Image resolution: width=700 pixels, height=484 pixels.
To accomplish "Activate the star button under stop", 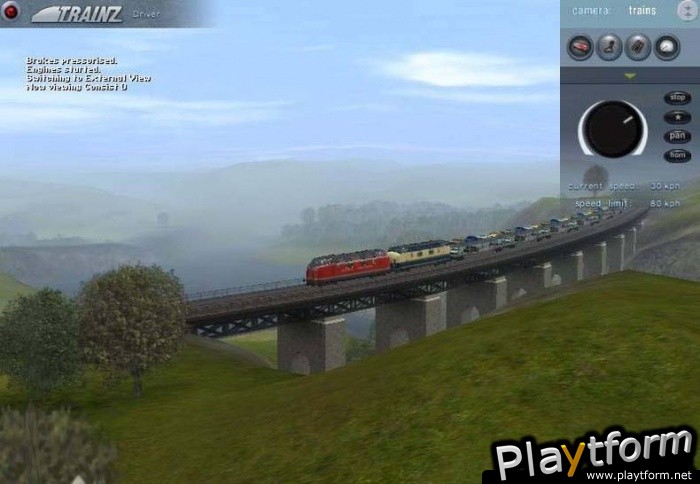I will coord(677,117).
